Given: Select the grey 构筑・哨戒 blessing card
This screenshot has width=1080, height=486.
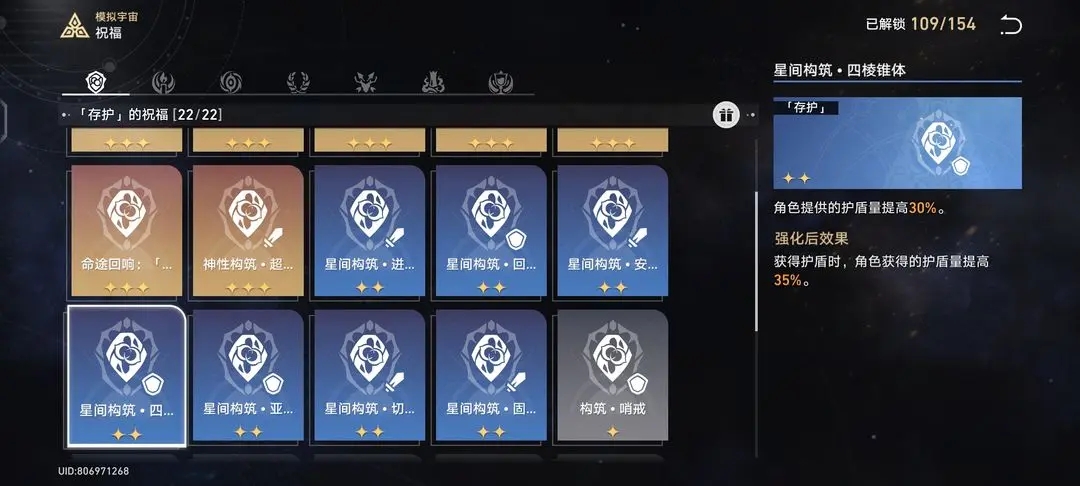Looking at the screenshot, I should point(612,376).
